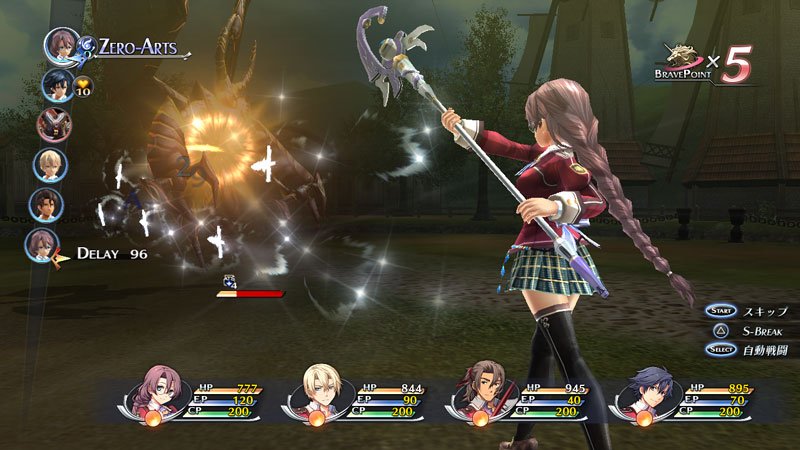Screen dimensions: 800x450
Task: Select the turn-order portrait labeled Zero-Arts
Action: [x=62, y=47]
